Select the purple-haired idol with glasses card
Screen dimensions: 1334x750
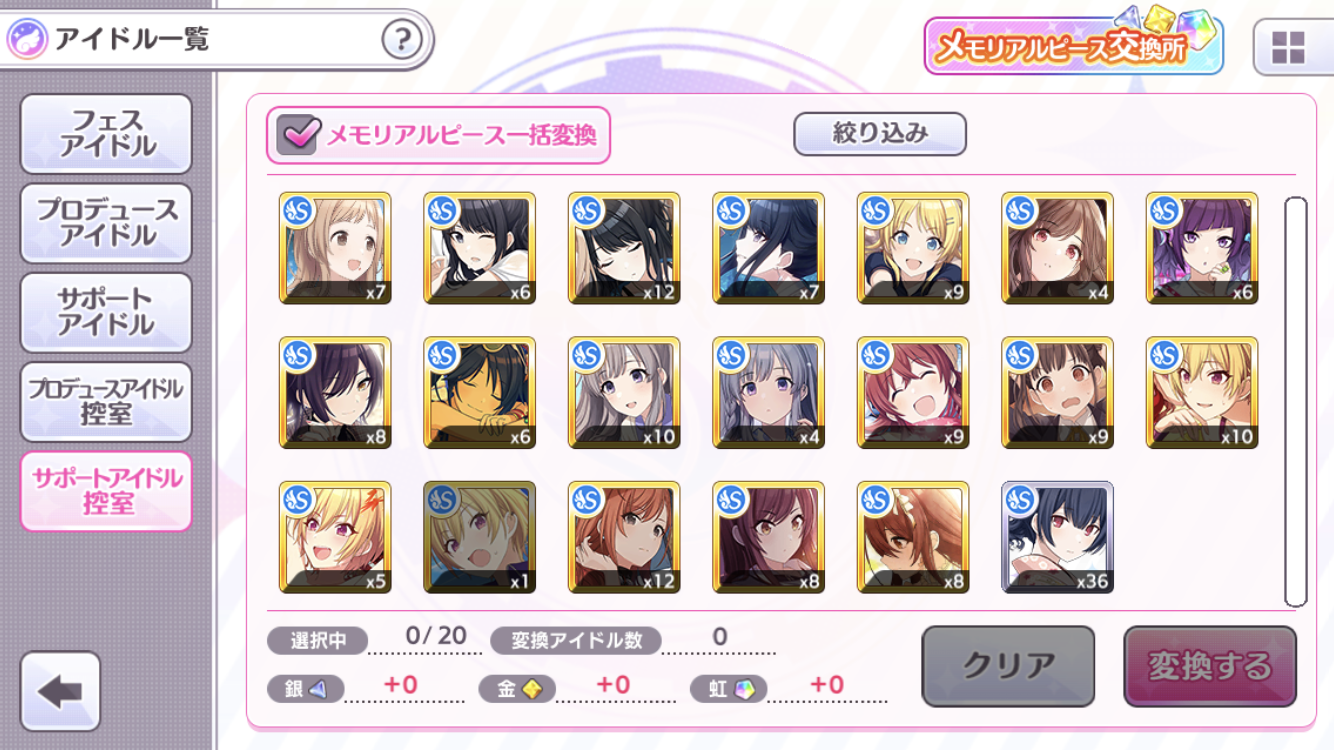click(1201, 248)
